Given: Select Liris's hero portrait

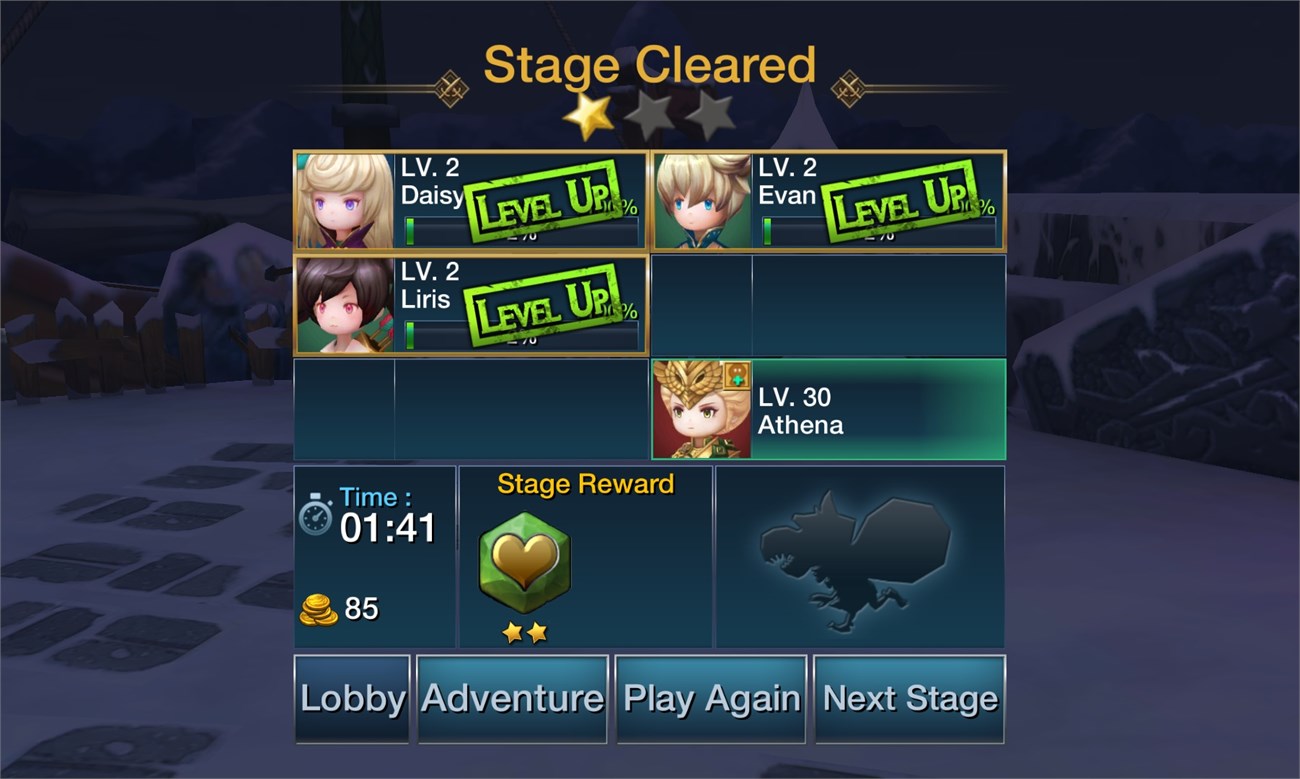Looking at the screenshot, I should pos(345,305).
